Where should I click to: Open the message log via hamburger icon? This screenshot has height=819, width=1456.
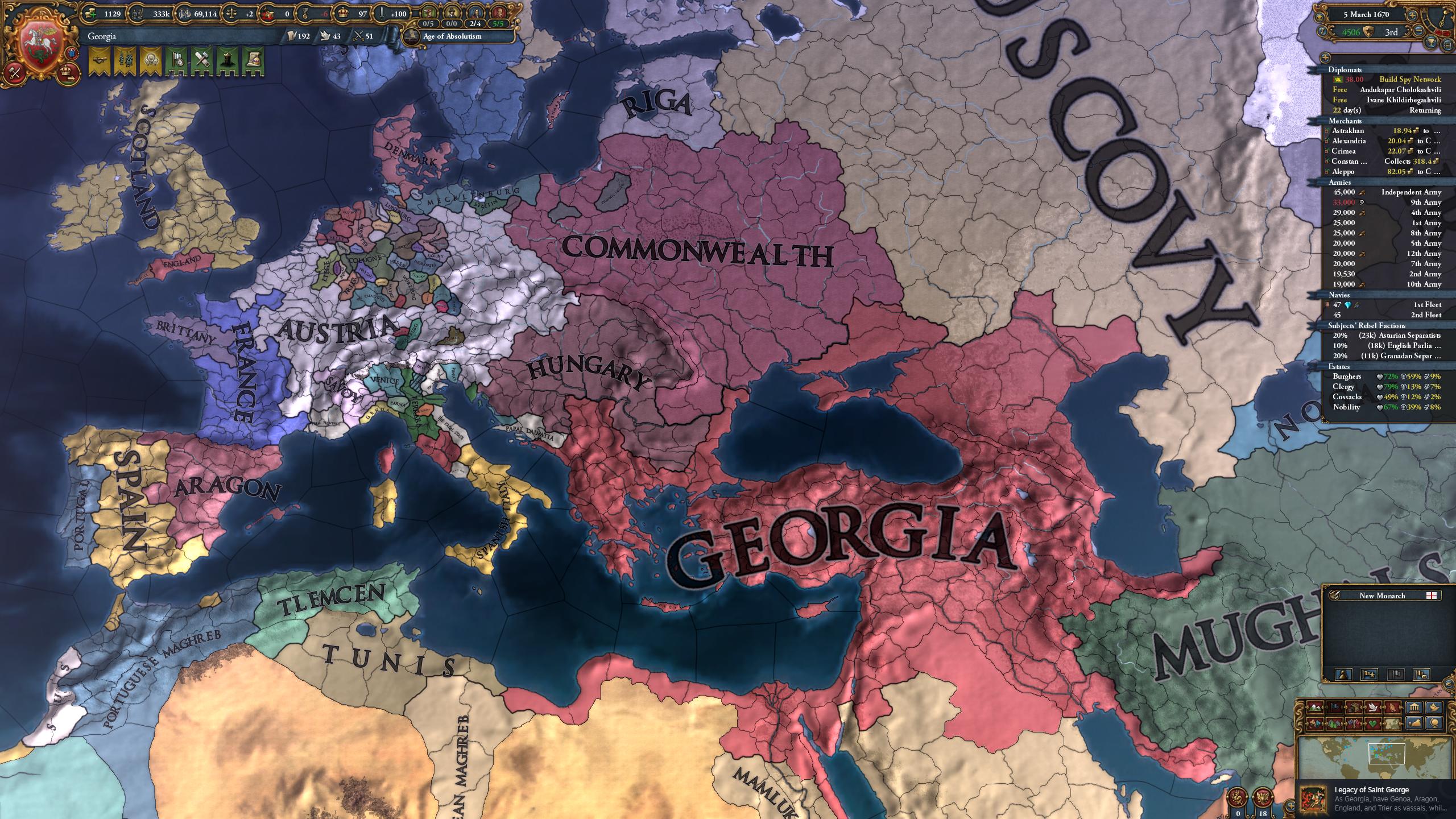(x=1447, y=45)
